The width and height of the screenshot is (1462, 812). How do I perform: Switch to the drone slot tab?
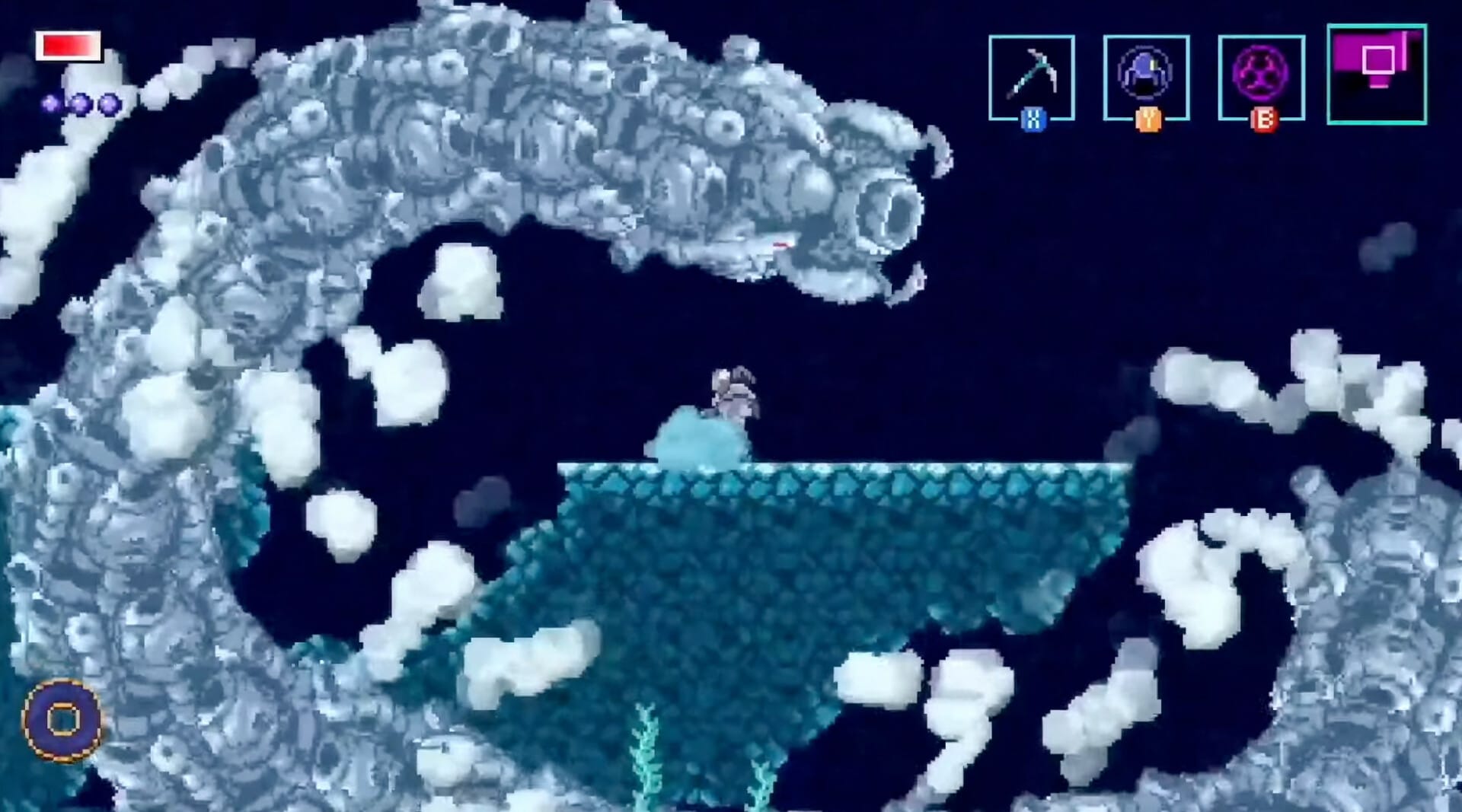(x=1146, y=76)
